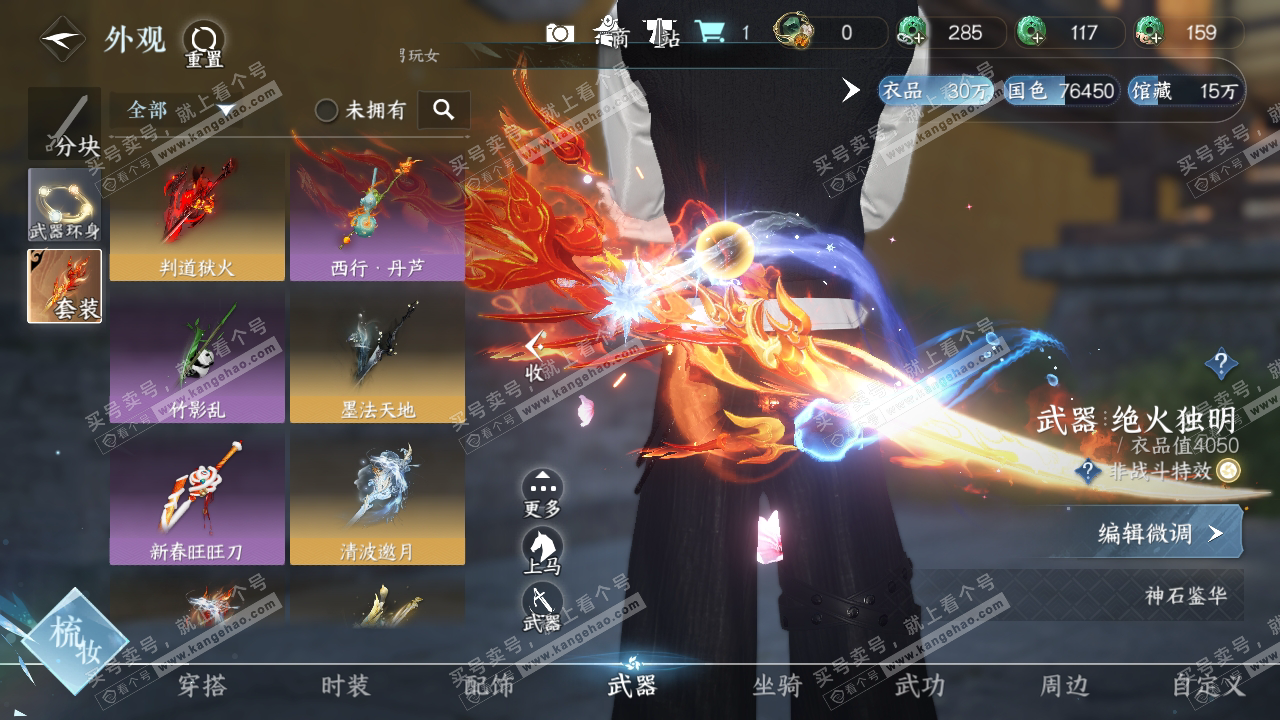This screenshot has width=1280, height=720.
Task: Select the 新春旺旺刀 weapon skin
Action: [197, 499]
